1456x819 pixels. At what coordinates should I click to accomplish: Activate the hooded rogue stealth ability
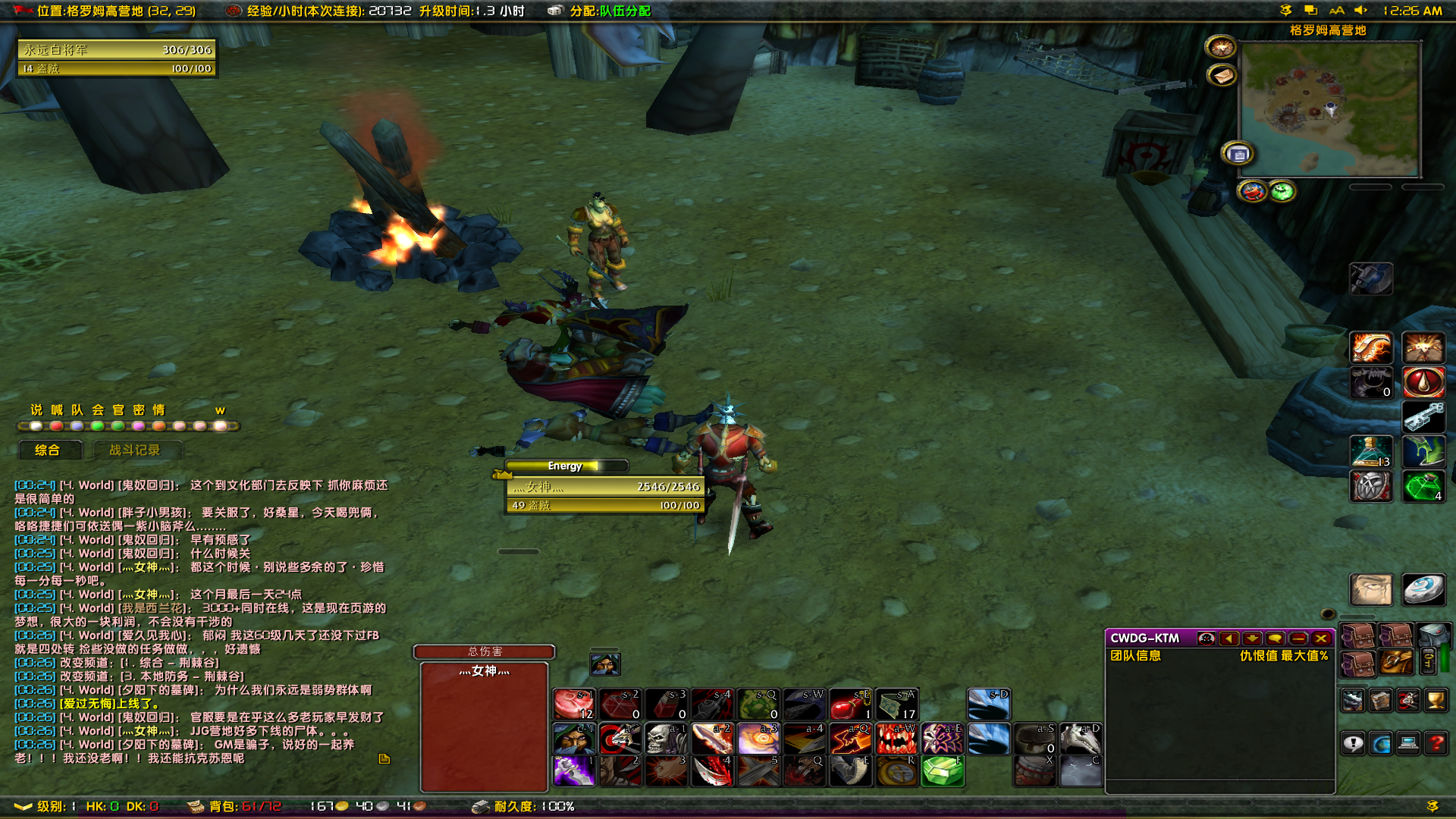(574, 739)
